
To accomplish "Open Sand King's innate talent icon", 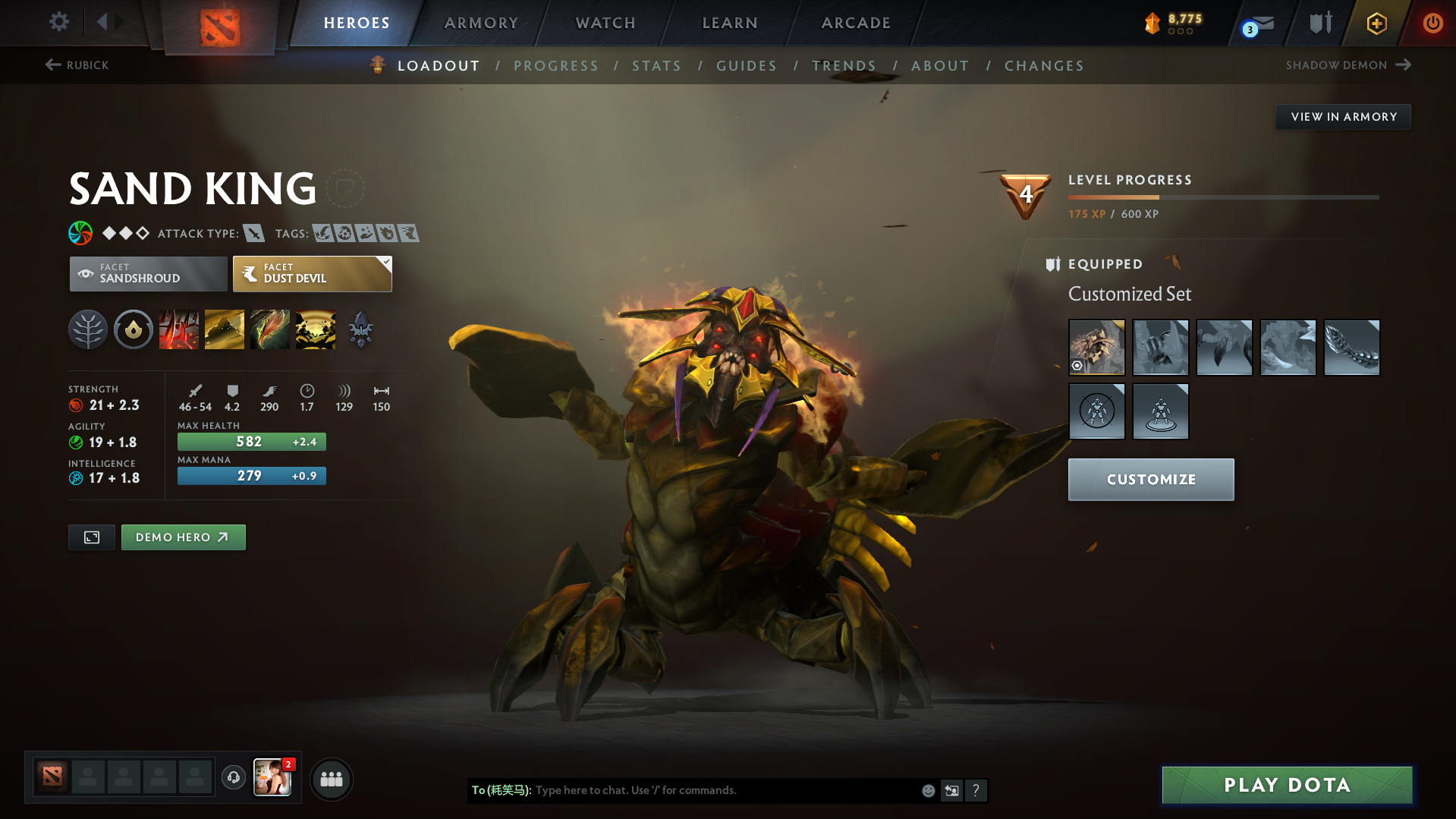I will click(133, 329).
